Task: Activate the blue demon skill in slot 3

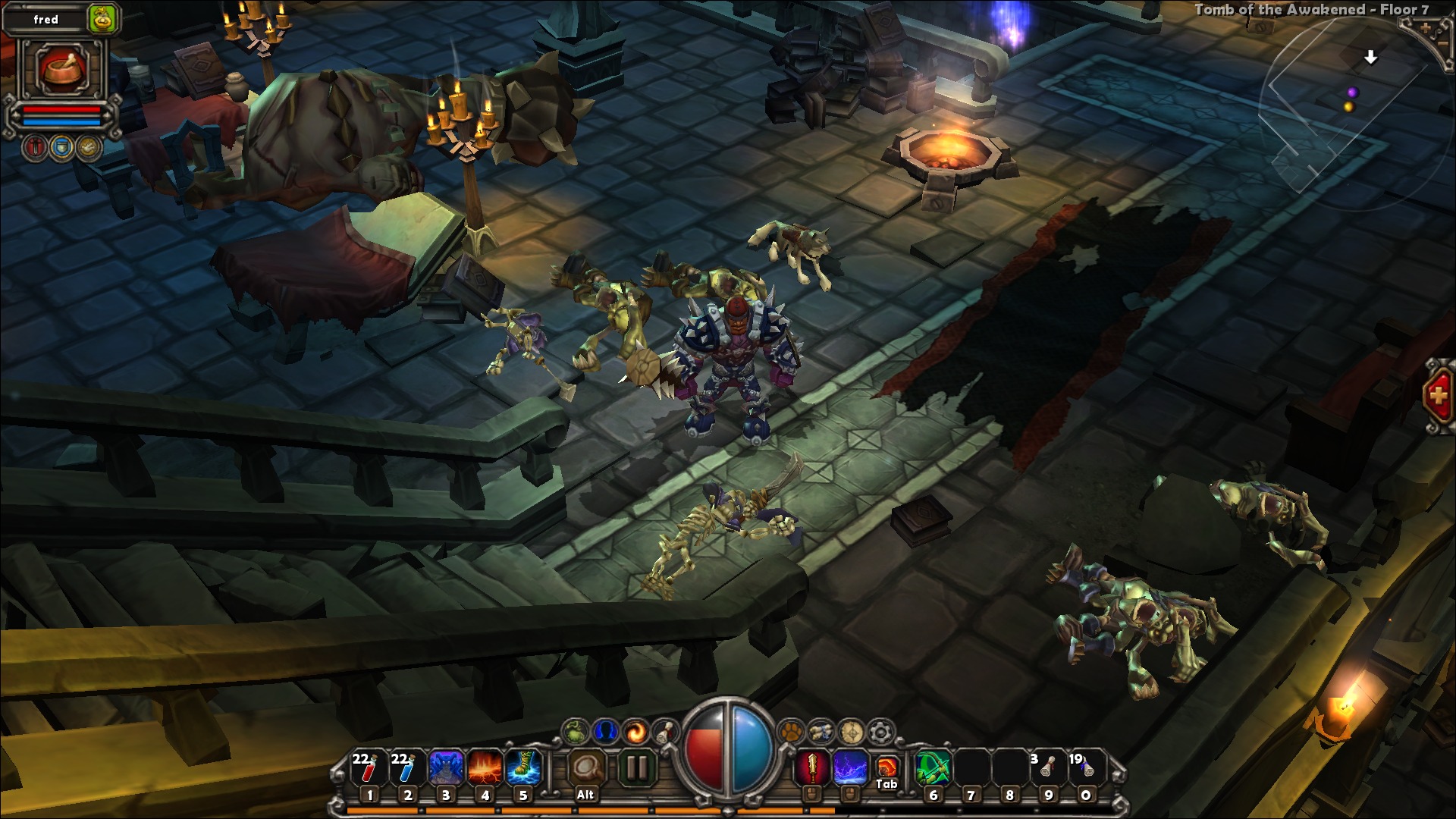Action: click(x=446, y=770)
